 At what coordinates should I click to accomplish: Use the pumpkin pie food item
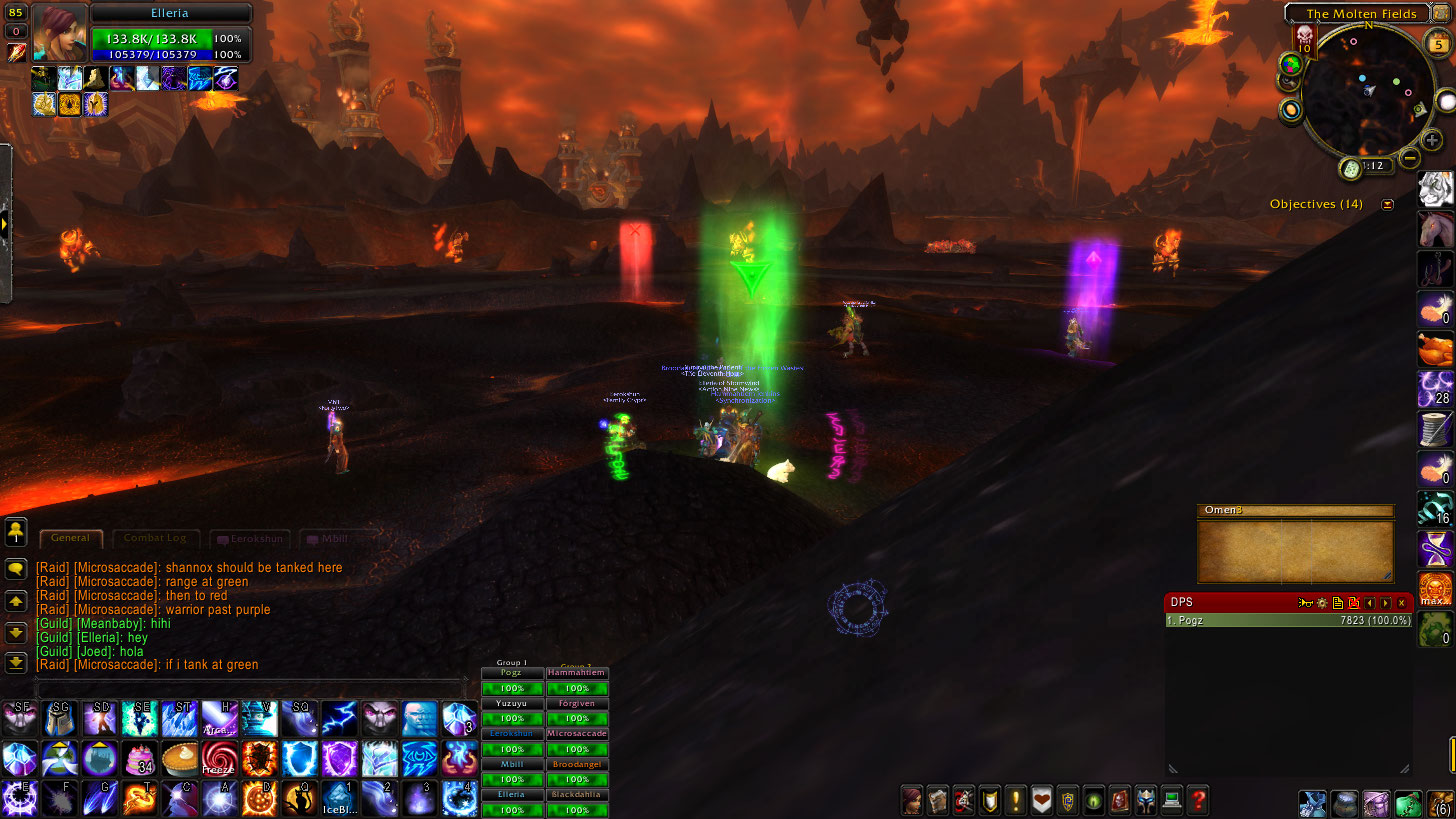(178, 758)
